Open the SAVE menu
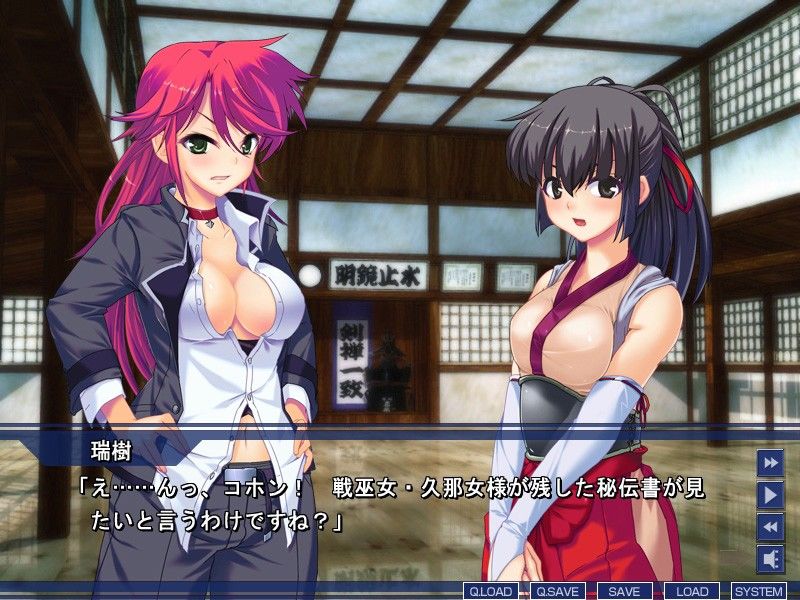800x600 pixels. coord(624,591)
